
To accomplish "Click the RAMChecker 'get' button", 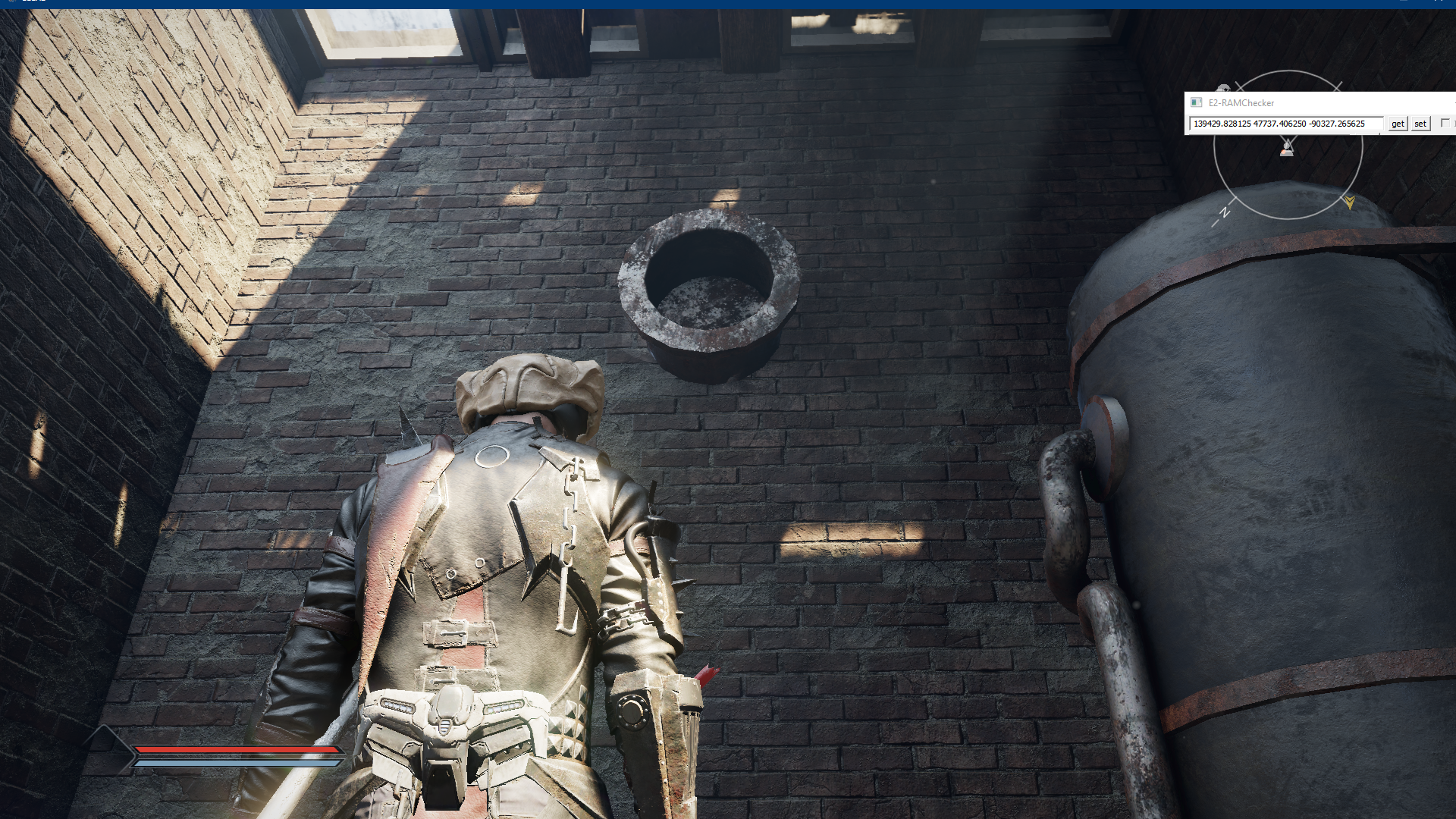I will [1398, 124].
